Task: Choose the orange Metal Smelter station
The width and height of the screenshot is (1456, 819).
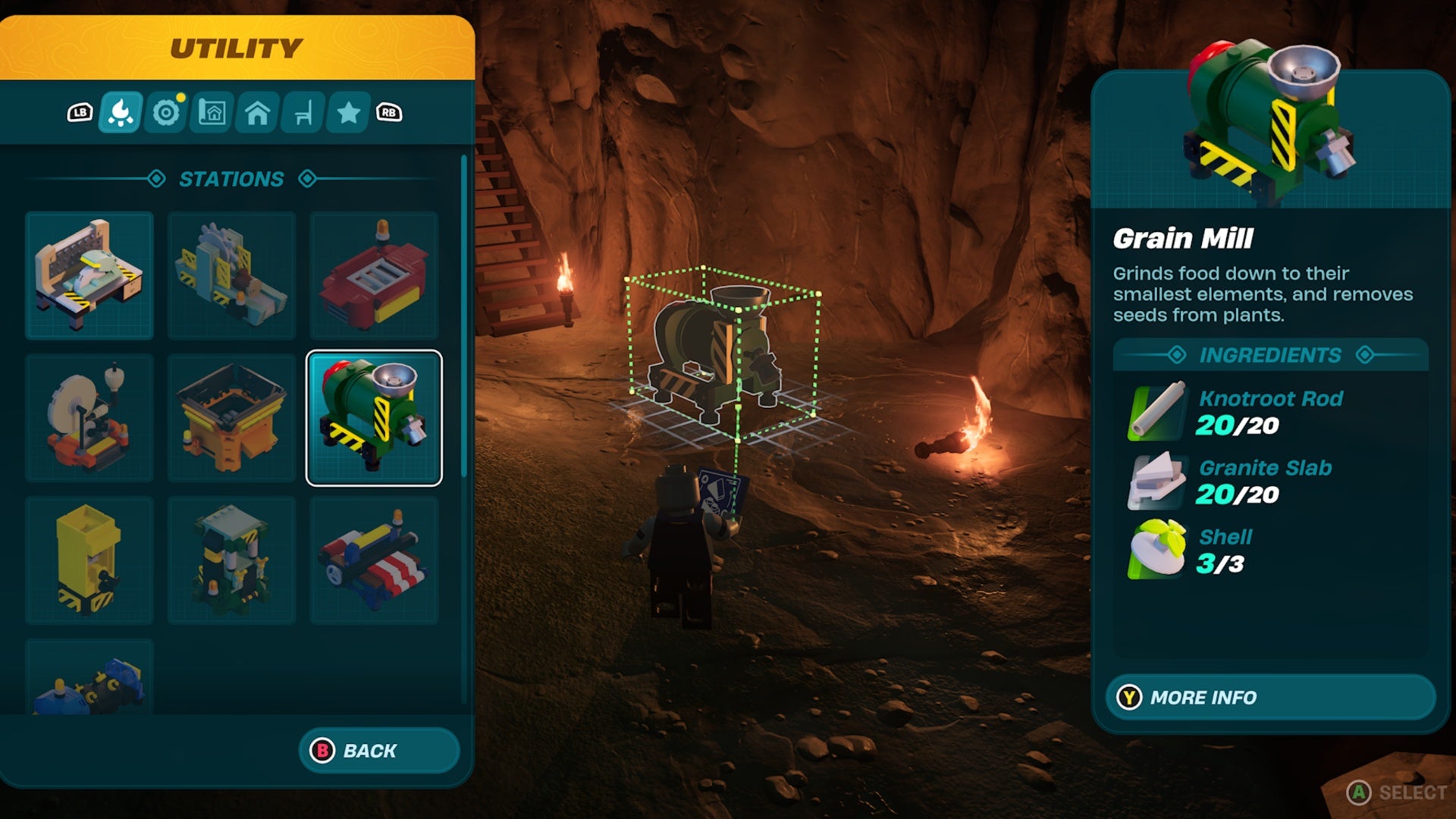Action: [x=231, y=418]
